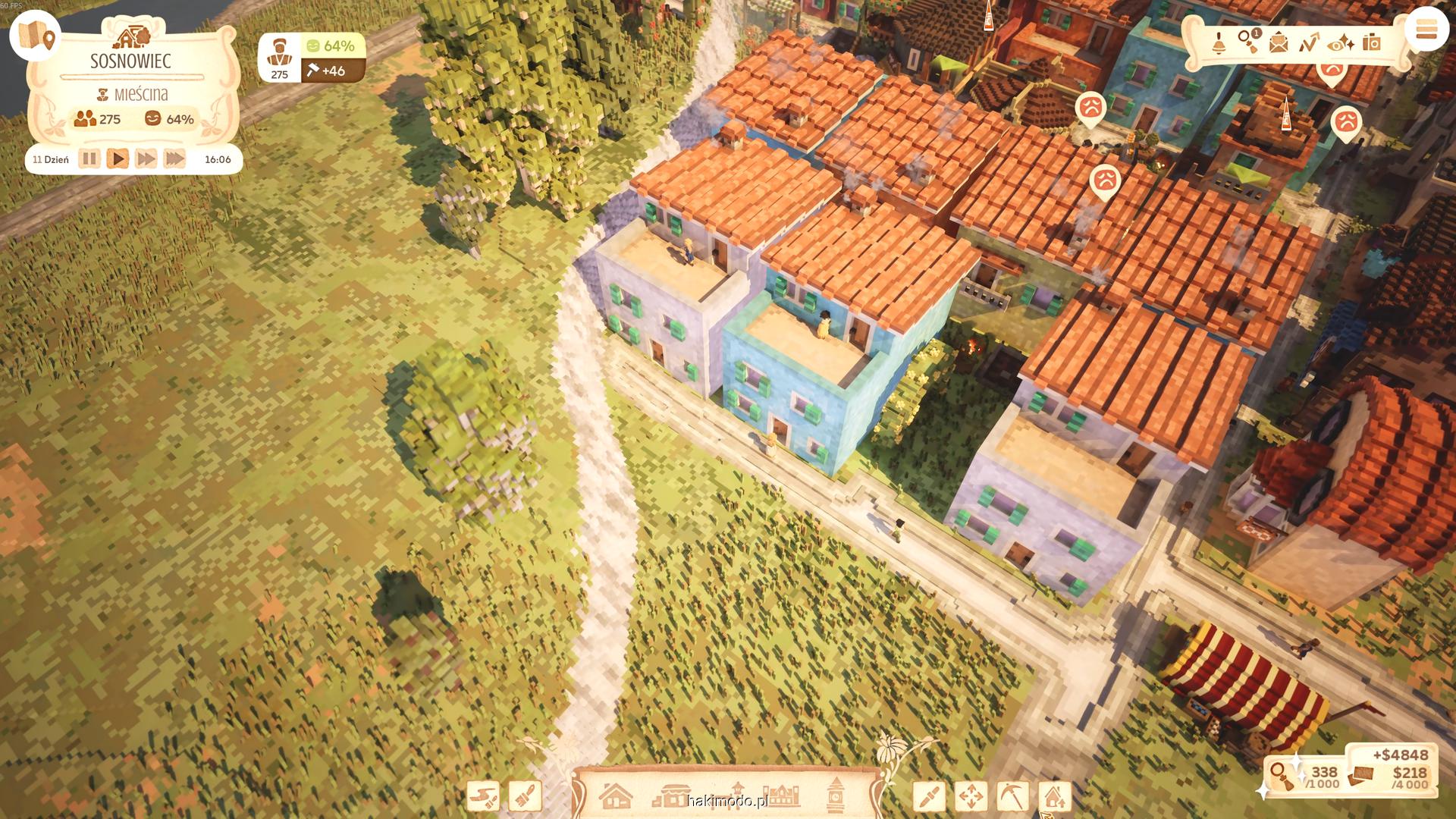This screenshot has width=1456, height=819.
Task: Set game speed to normal play
Action: tap(118, 159)
